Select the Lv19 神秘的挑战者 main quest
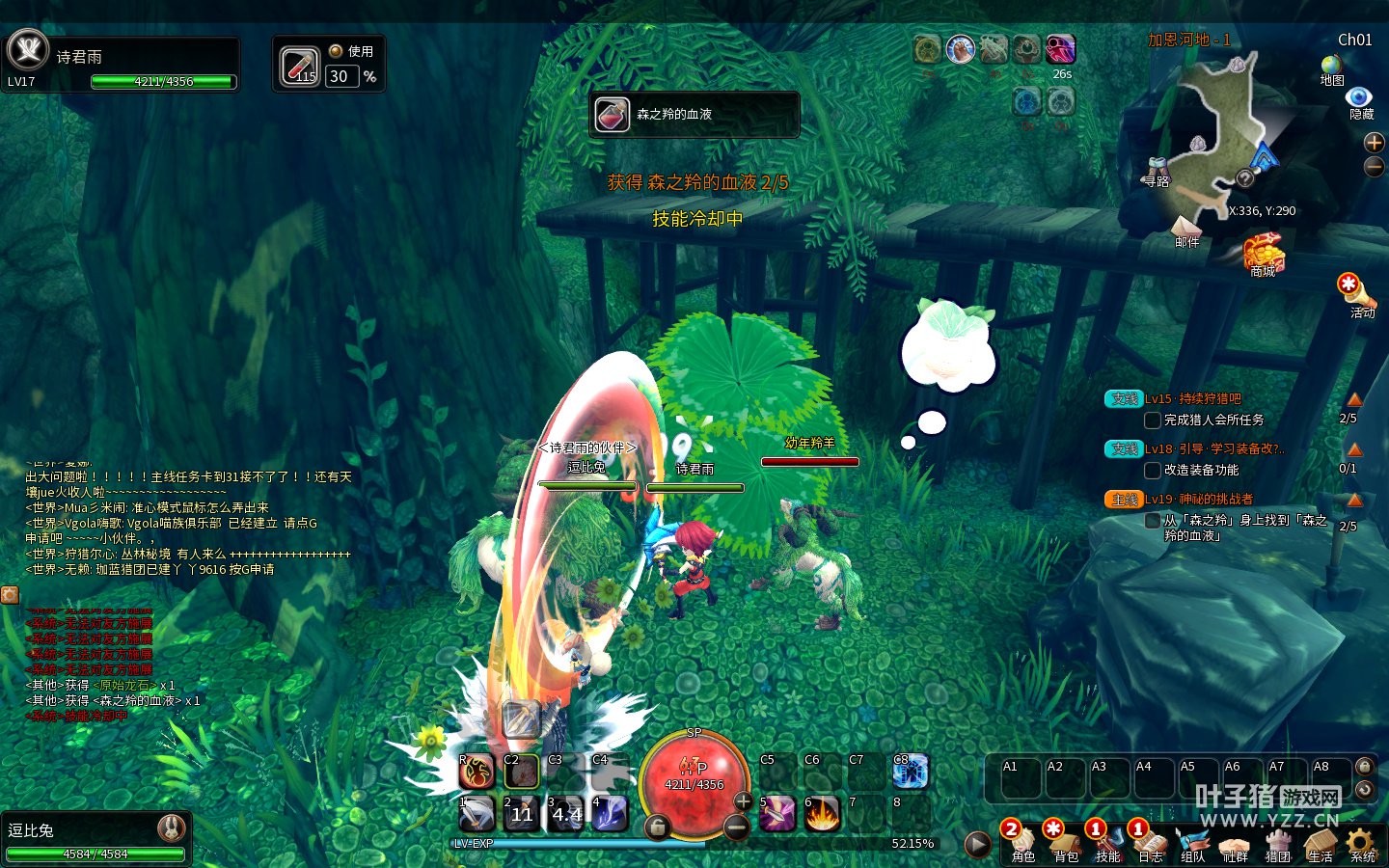This screenshot has width=1389, height=868. pyautogui.click(x=1199, y=500)
